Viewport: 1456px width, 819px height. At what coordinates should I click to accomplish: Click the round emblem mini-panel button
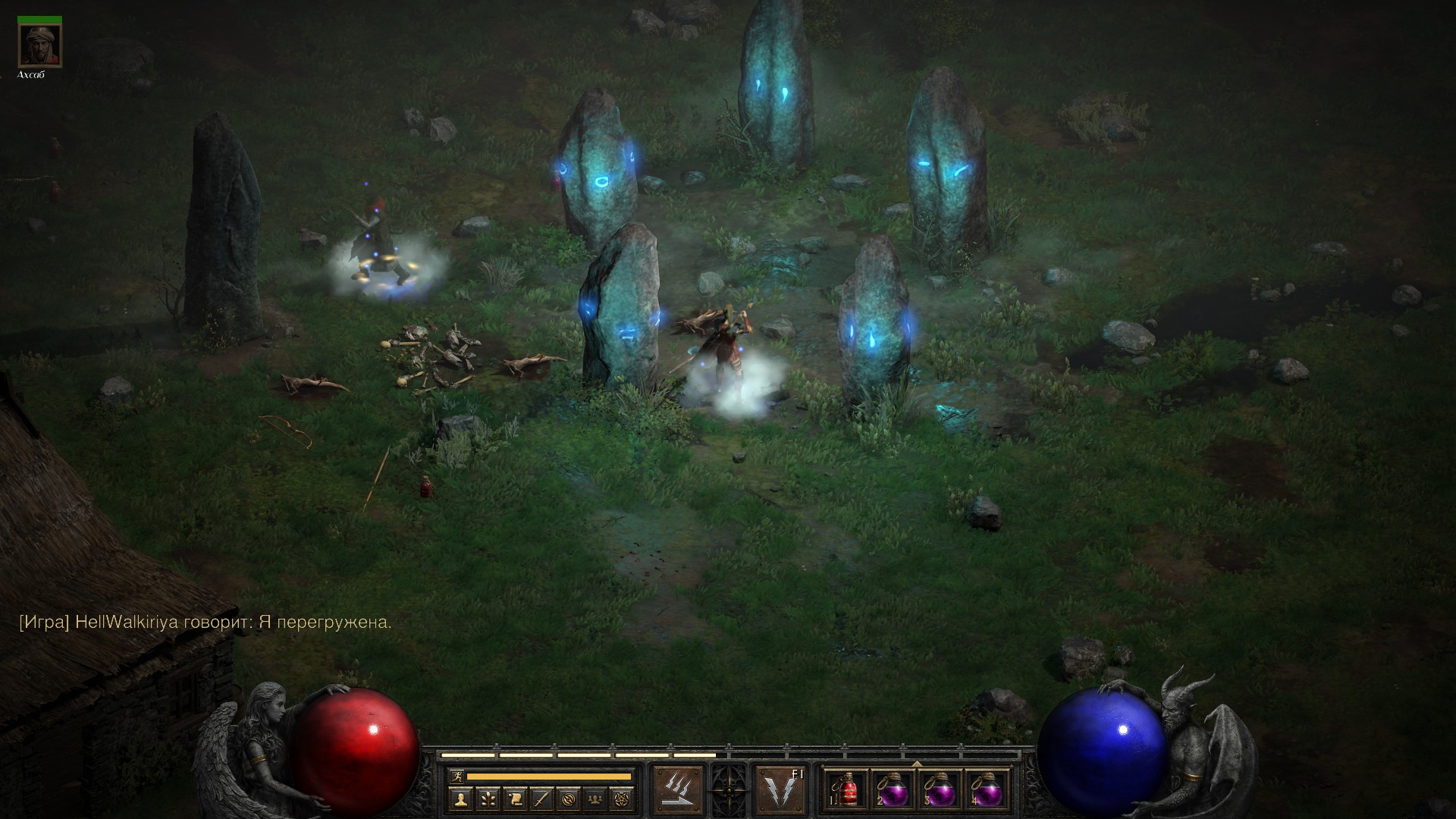pos(570,799)
